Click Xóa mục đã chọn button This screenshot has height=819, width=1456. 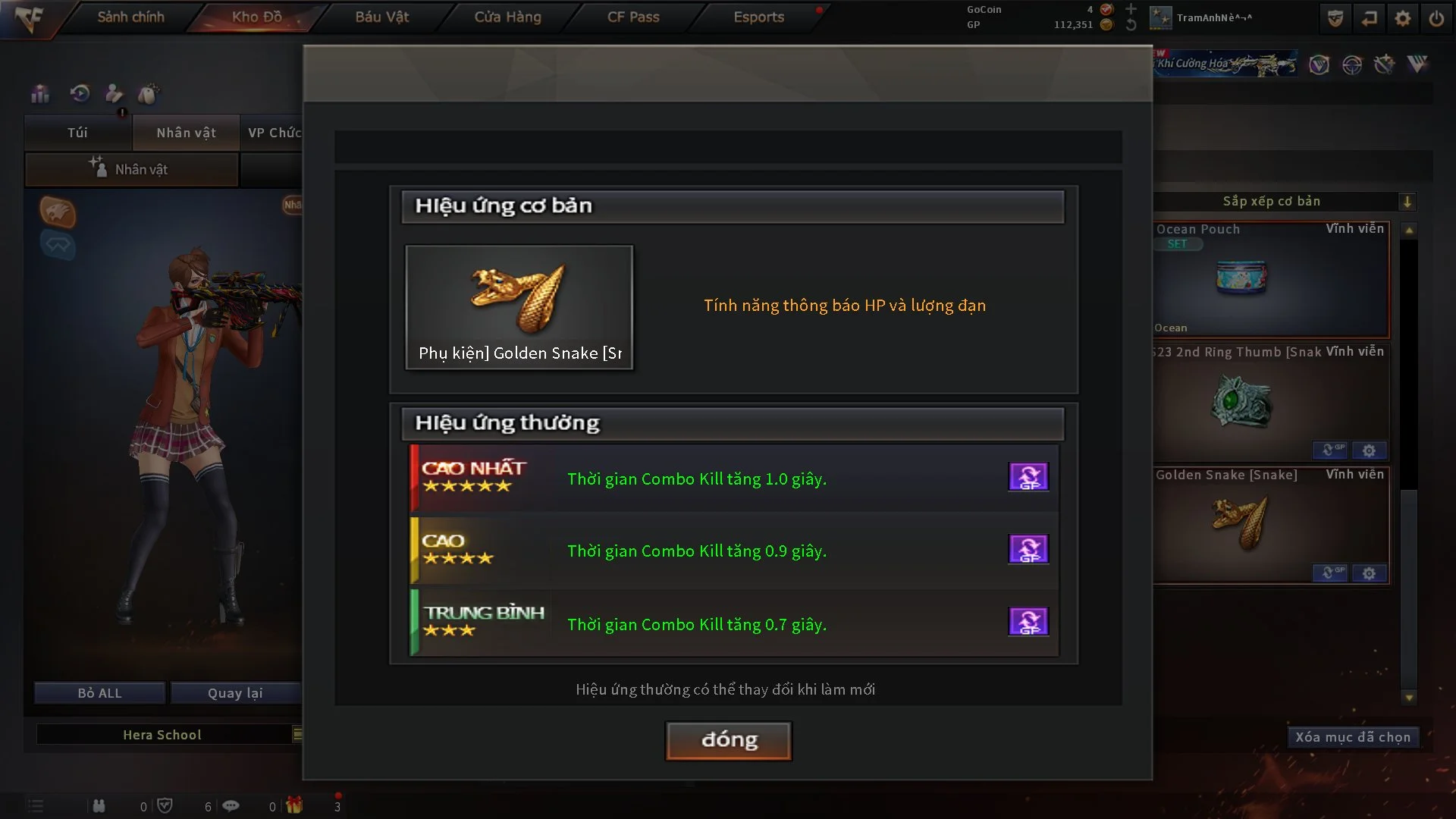(x=1352, y=737)
